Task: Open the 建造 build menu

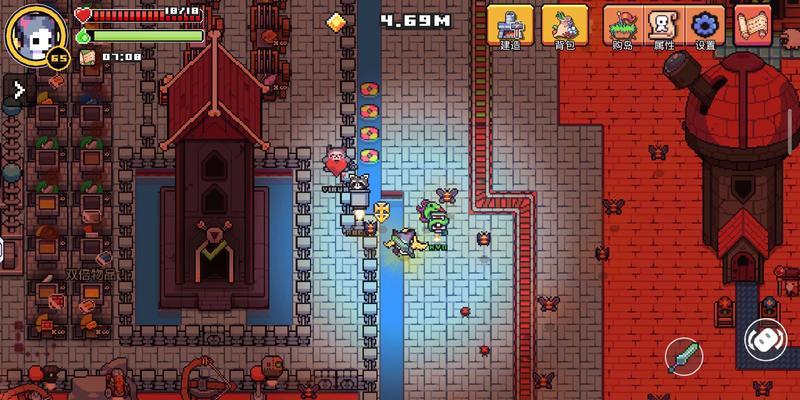Action: click(x=511, y=26)
